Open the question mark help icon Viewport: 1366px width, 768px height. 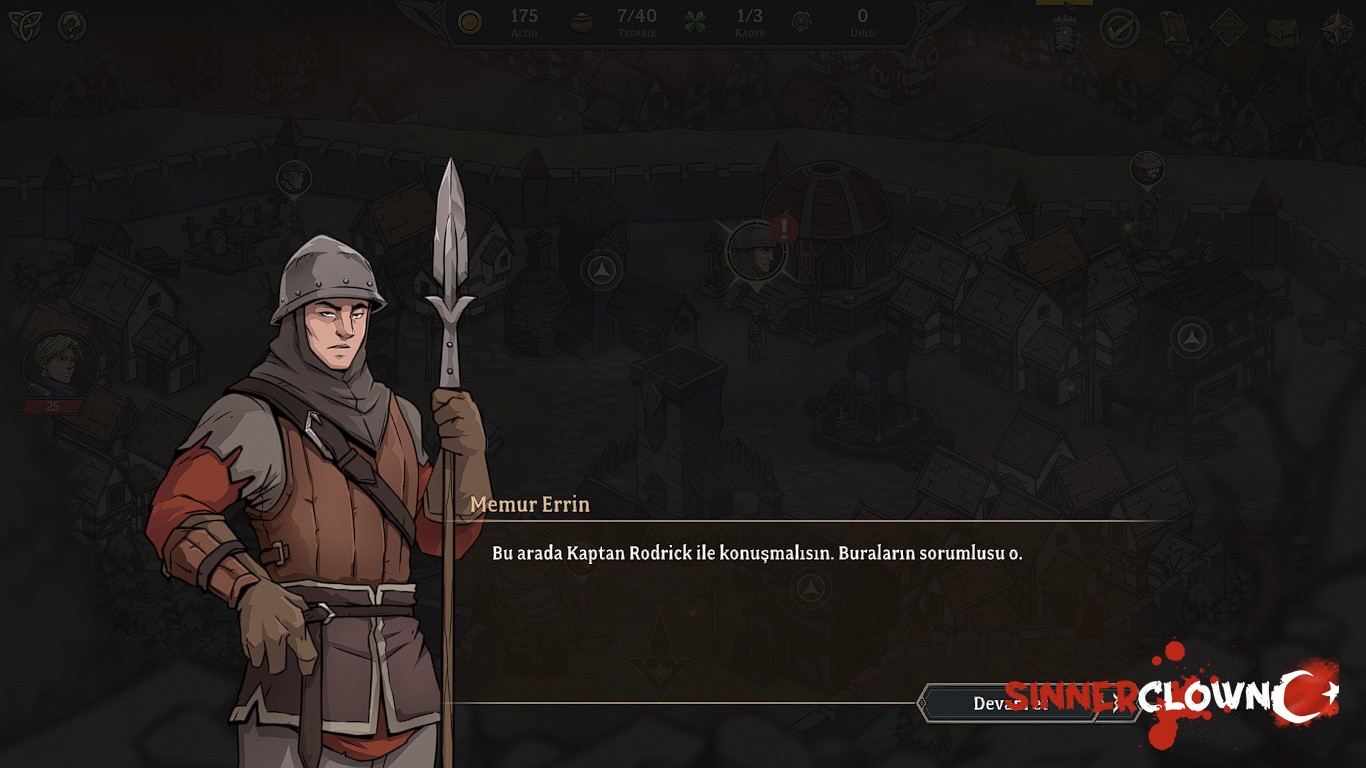coord(71,26)
